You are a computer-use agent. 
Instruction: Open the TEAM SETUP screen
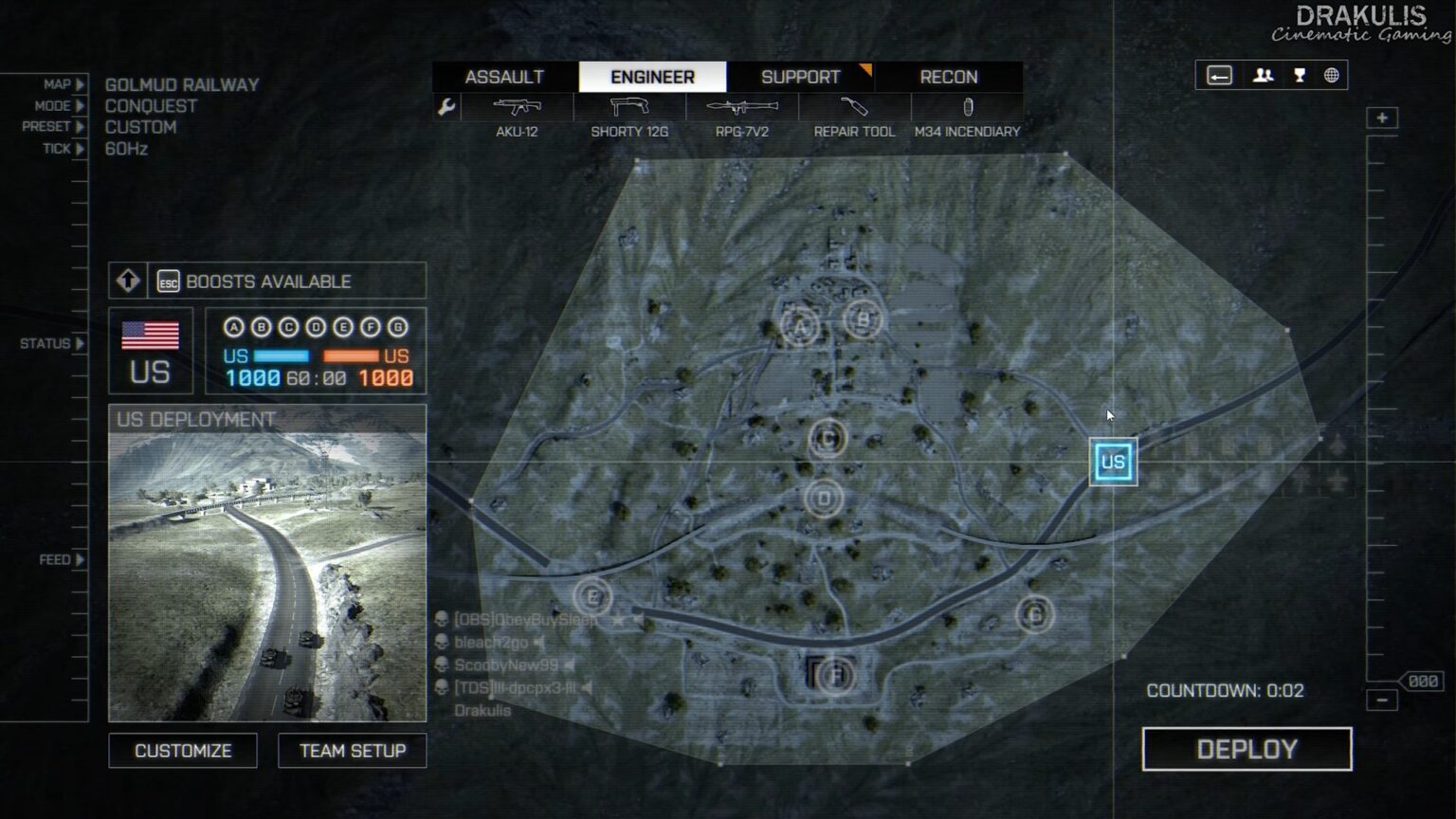352,750
